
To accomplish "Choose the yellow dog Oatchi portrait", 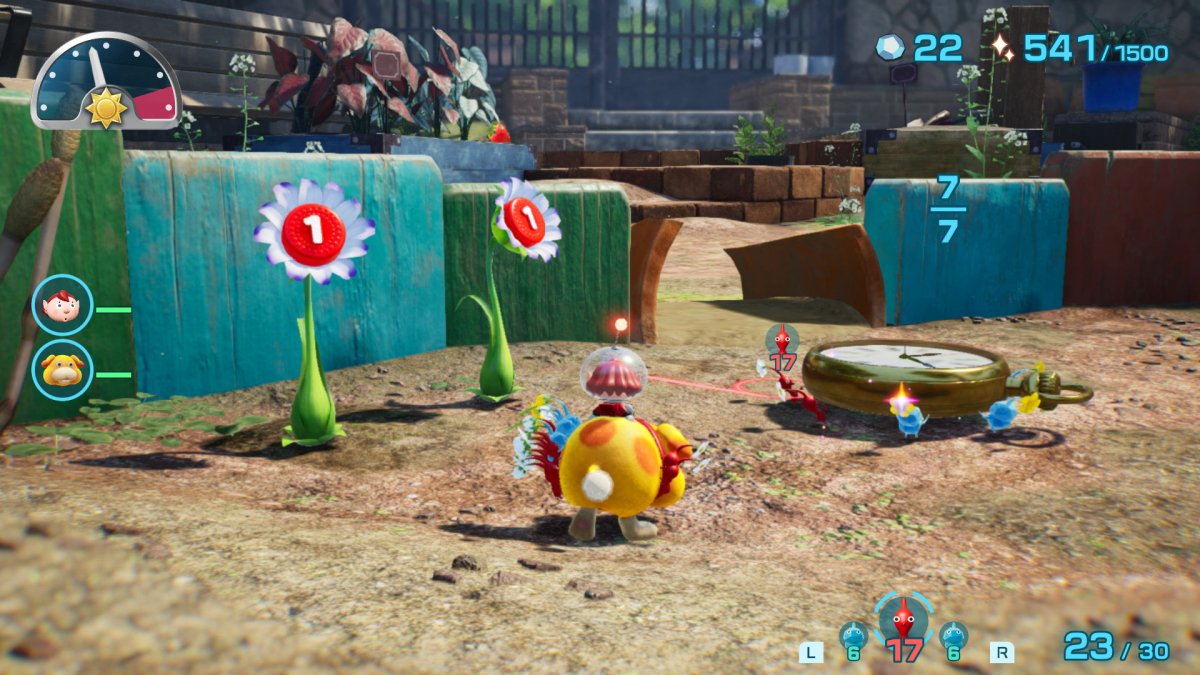I will click(x=62, y=371).
